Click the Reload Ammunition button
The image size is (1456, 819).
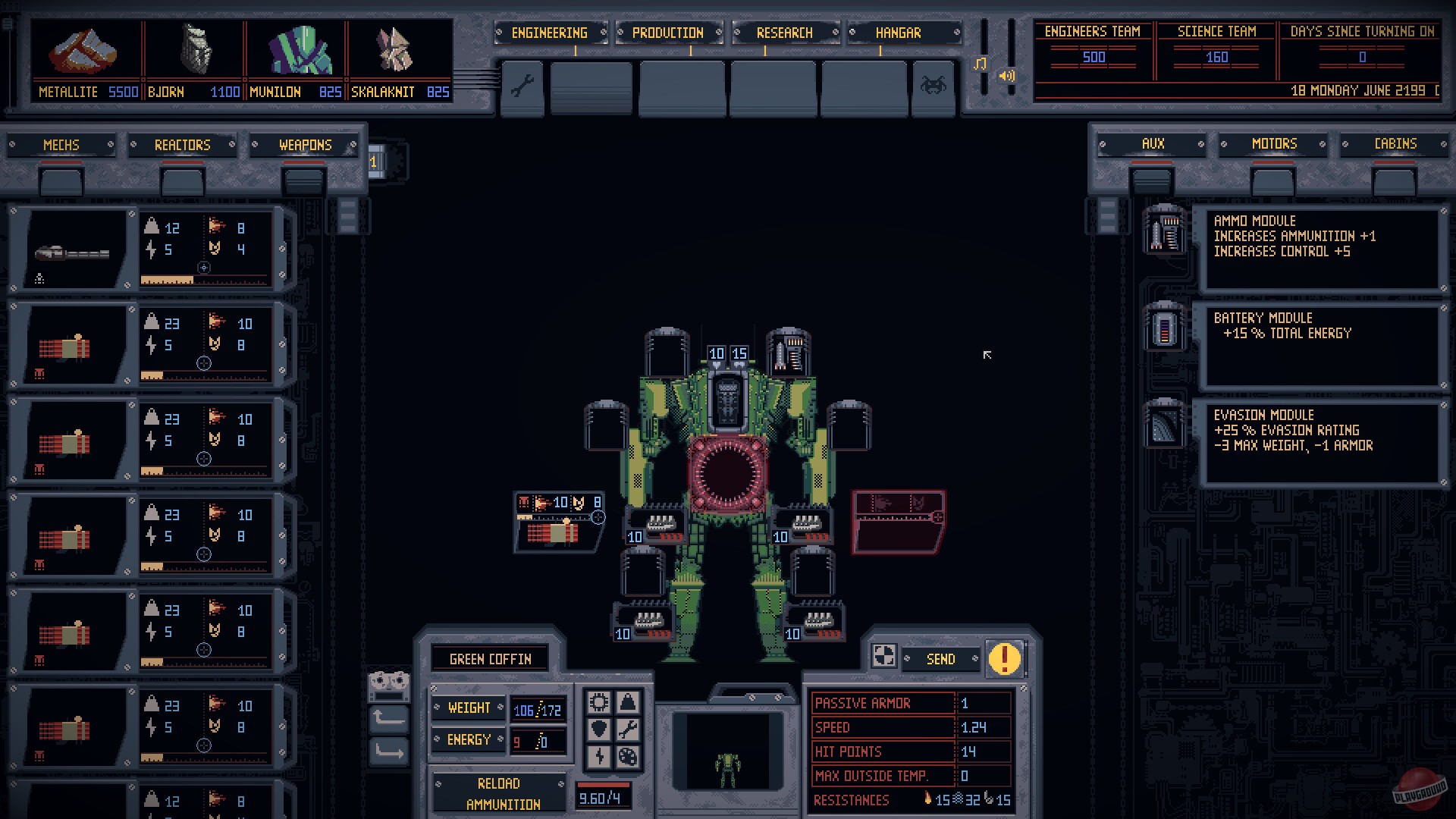[500, 792]
